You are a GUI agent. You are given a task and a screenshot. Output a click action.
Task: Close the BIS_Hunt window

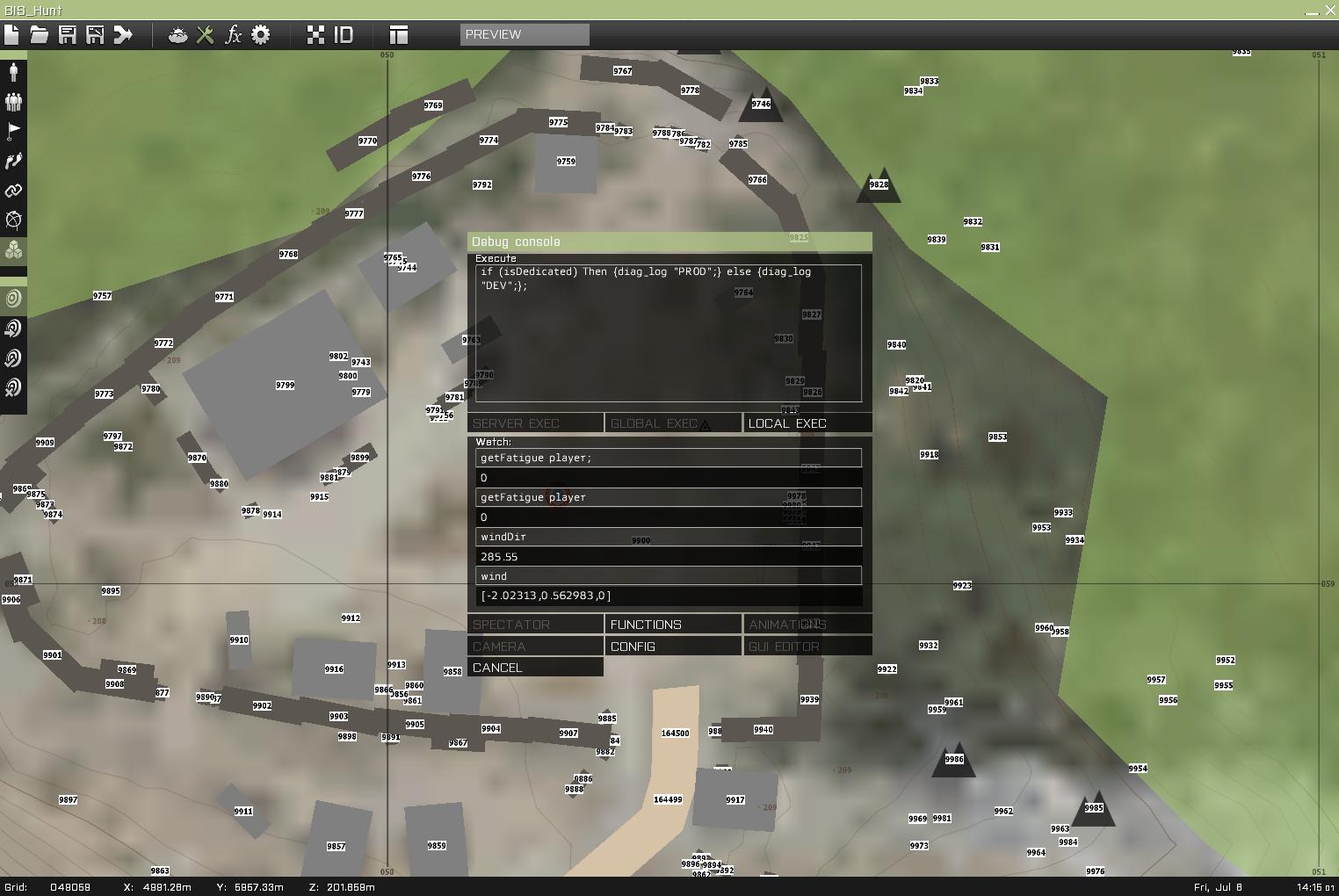pos(1330,10)
